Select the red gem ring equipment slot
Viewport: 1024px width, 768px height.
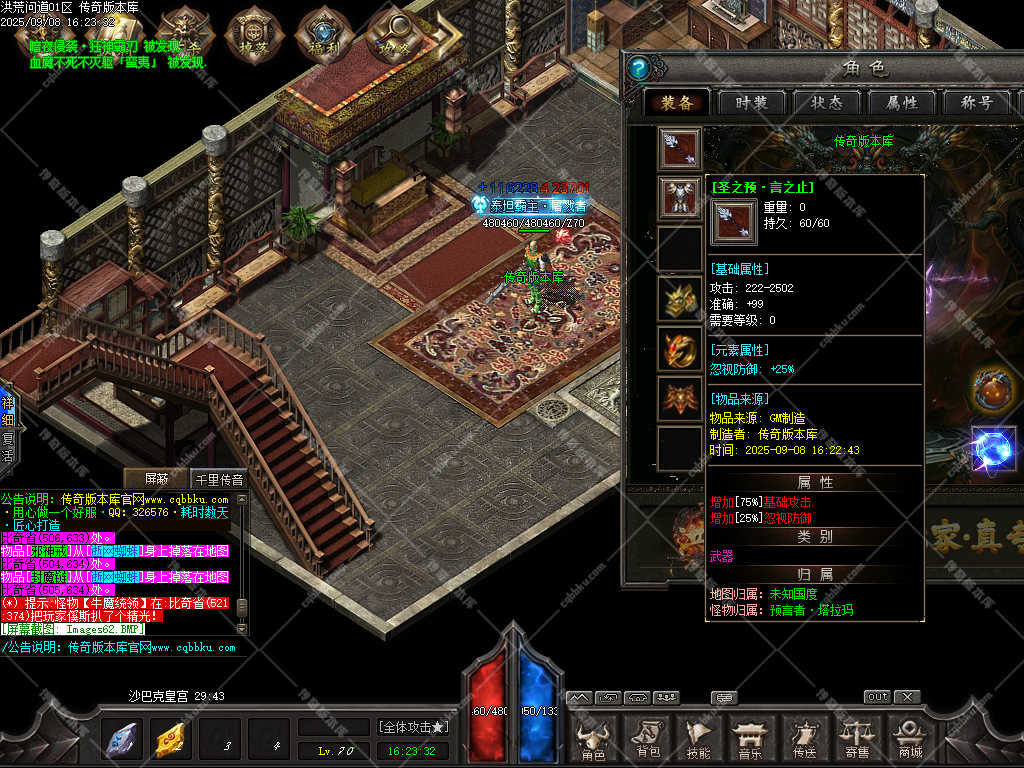point(680,348)
